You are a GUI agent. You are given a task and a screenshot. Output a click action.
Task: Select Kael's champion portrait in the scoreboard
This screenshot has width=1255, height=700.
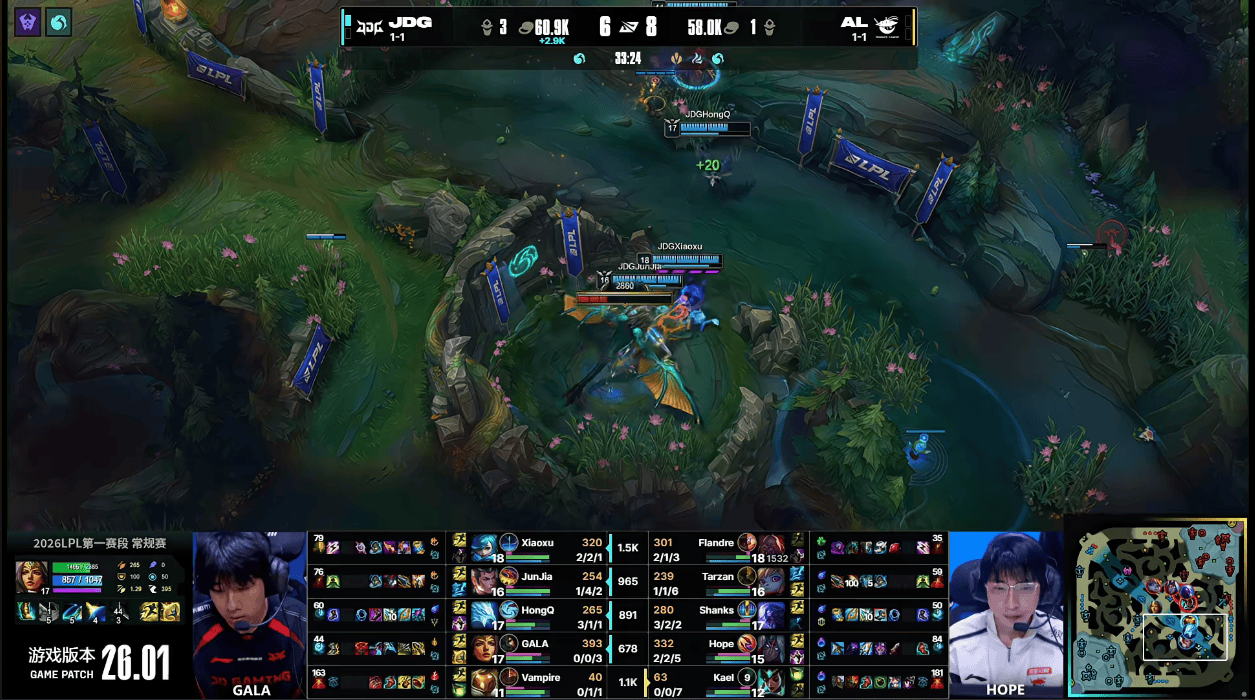tap(771, 682)
